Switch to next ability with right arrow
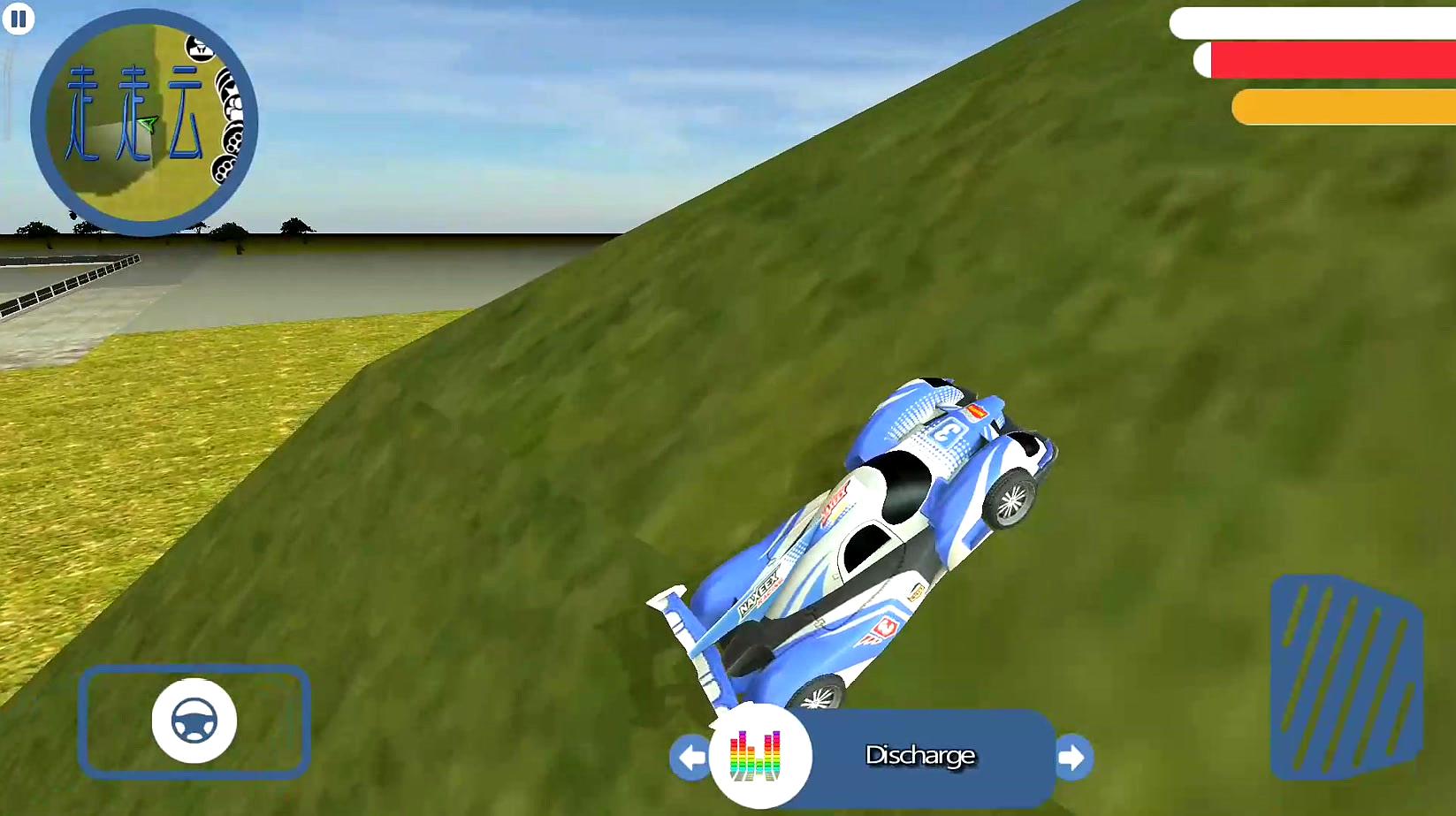 [1073, 758]
